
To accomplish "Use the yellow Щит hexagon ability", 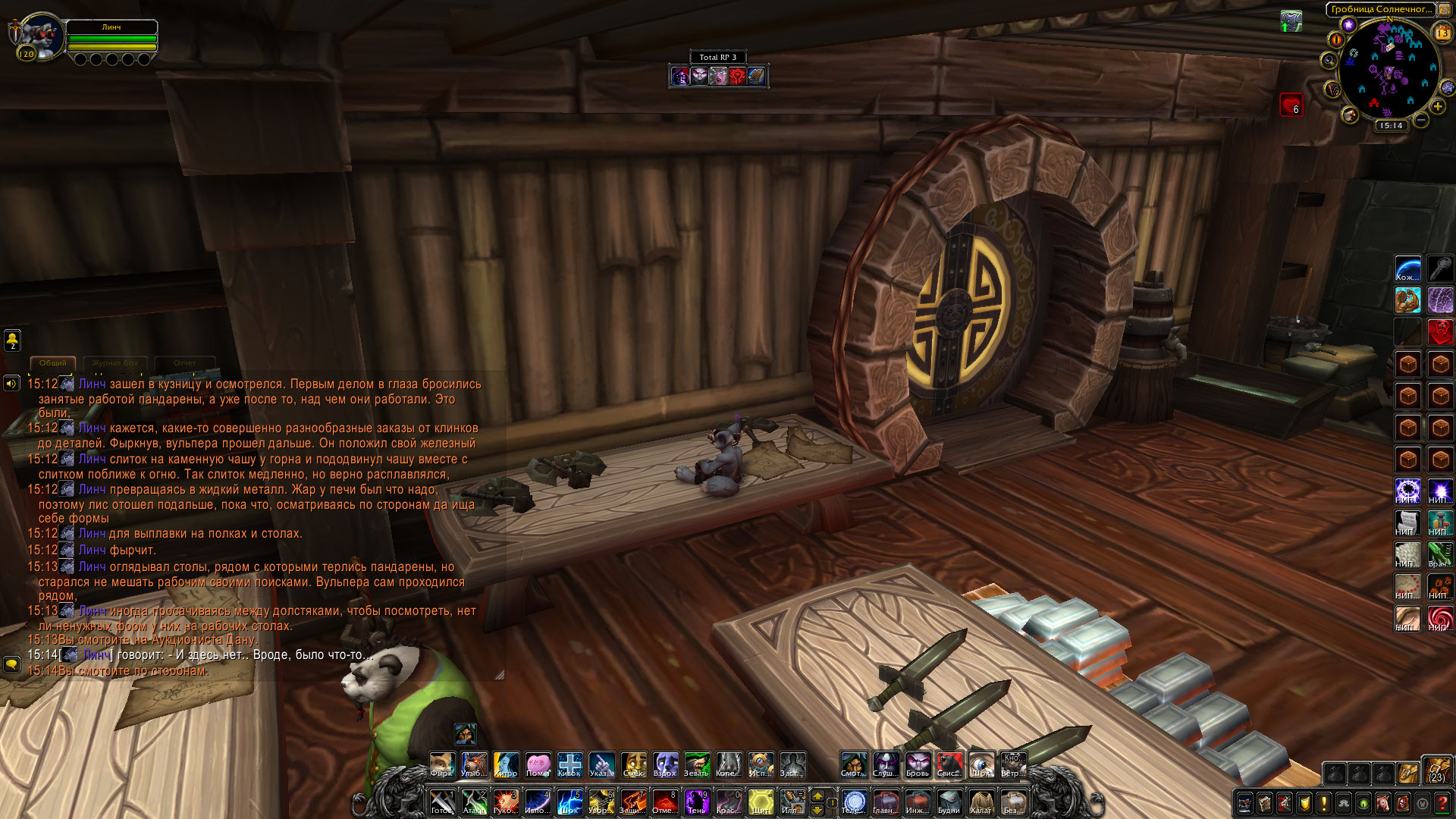I will pyautogui.click(x=760, y=802).
